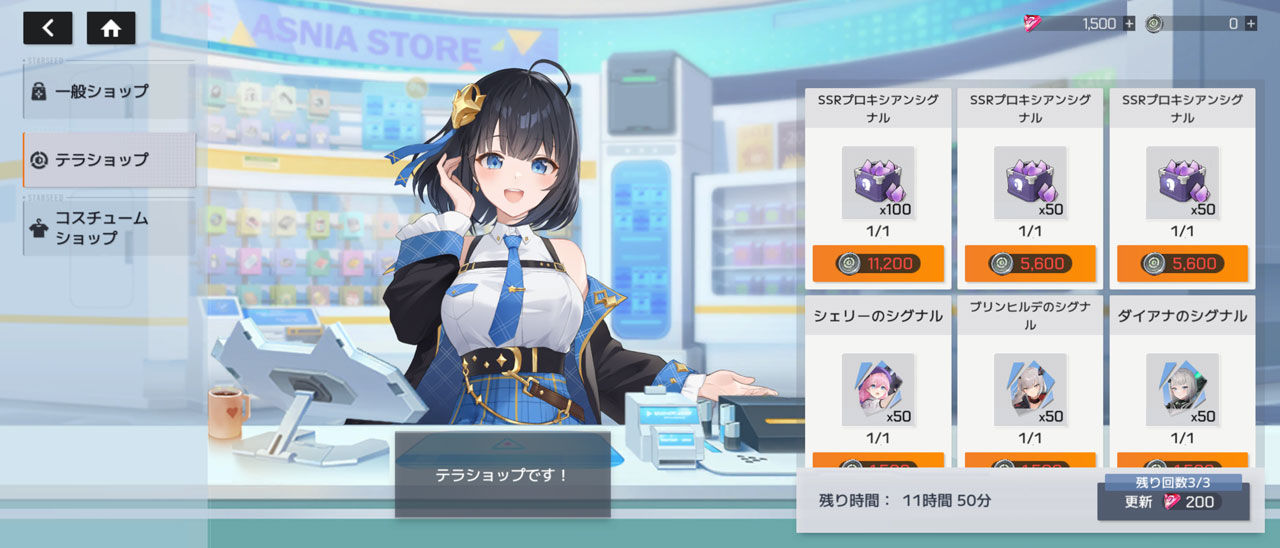Open the x100 SSRプロキシアンシグナル box icon

(877, 182)
